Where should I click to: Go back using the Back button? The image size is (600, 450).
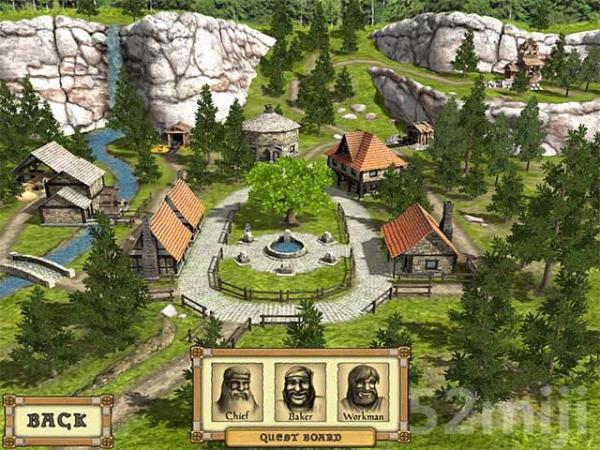(57, 420)
